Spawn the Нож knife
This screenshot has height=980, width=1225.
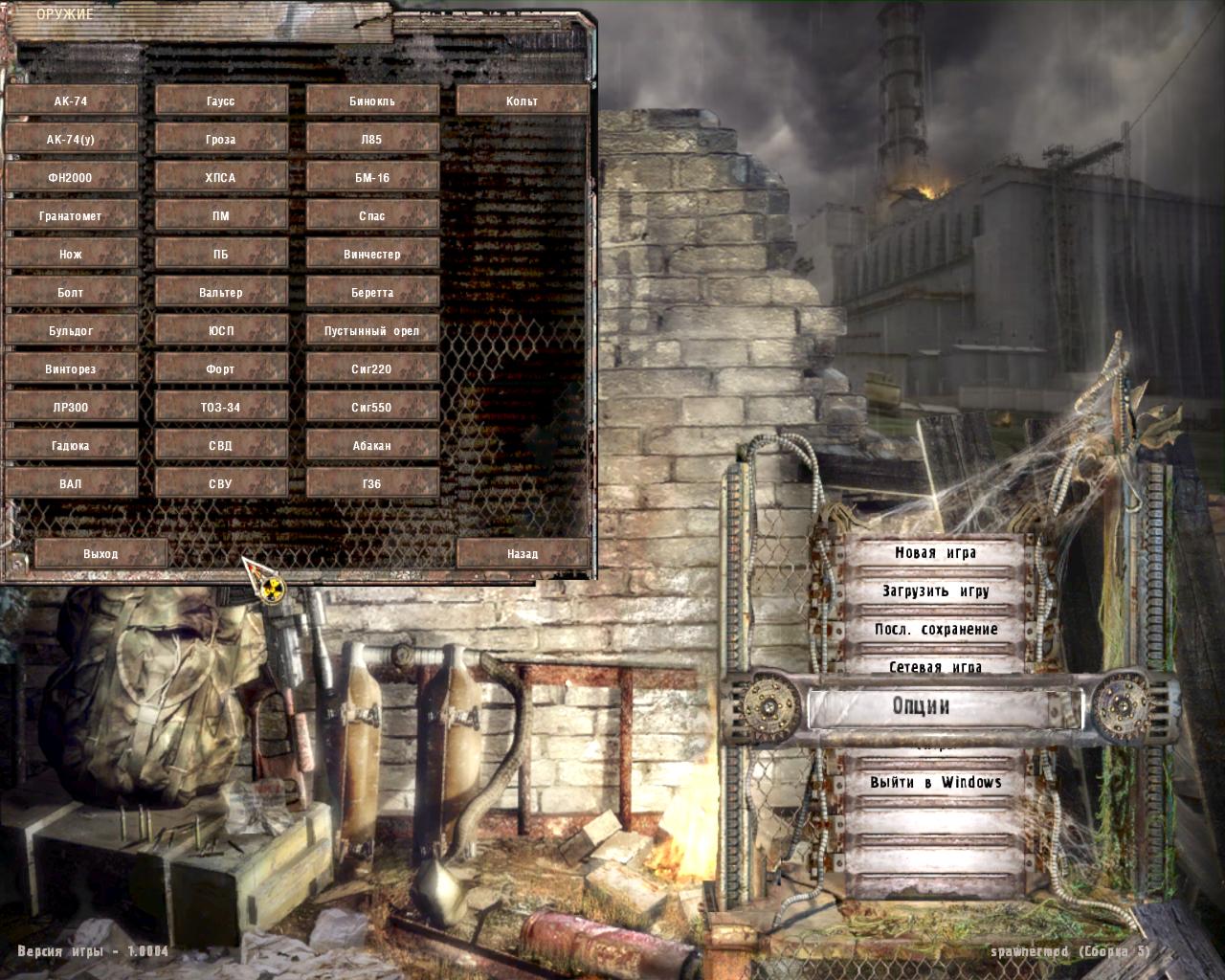point(72,253)
